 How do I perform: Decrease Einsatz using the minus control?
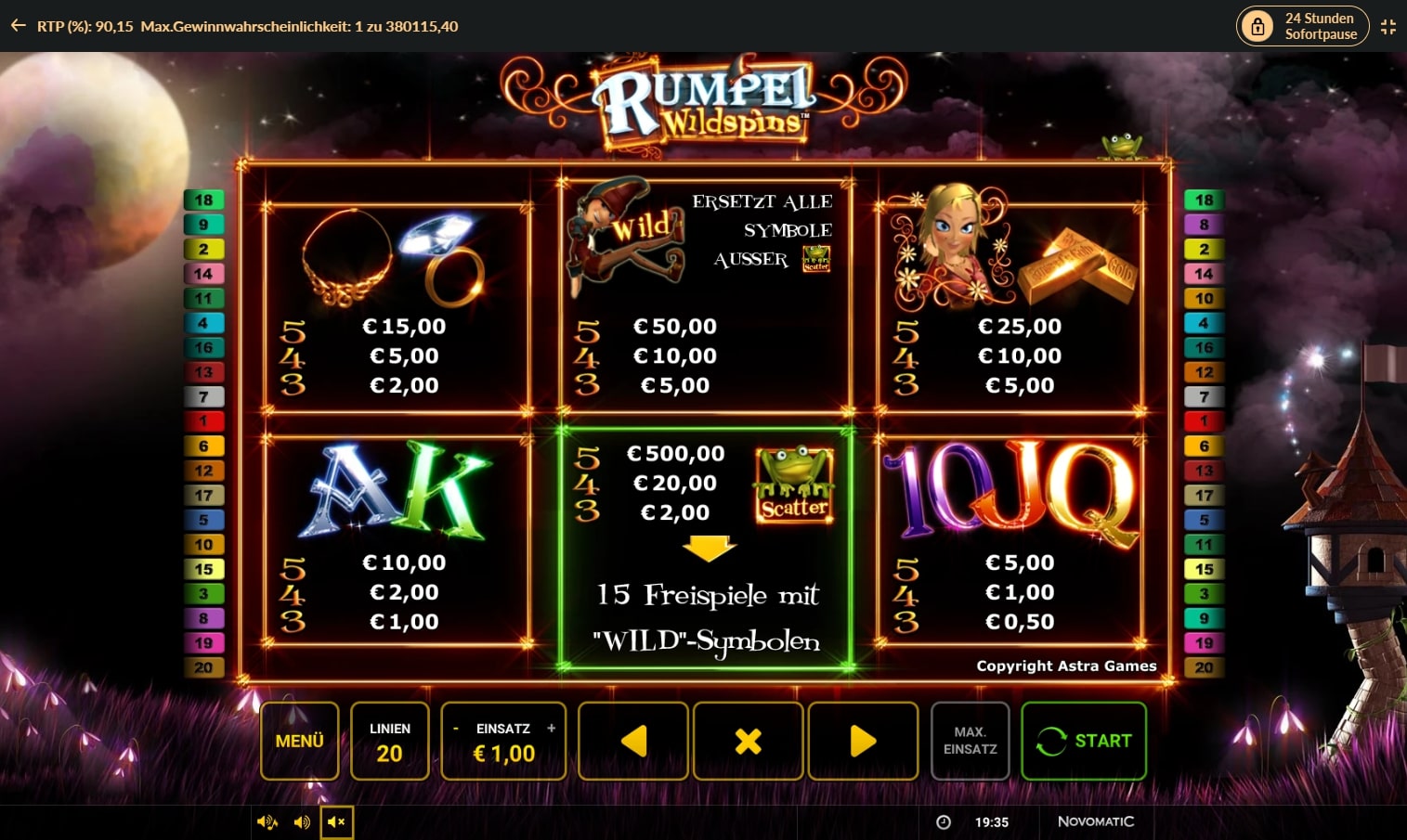click(x=454, y=729)
